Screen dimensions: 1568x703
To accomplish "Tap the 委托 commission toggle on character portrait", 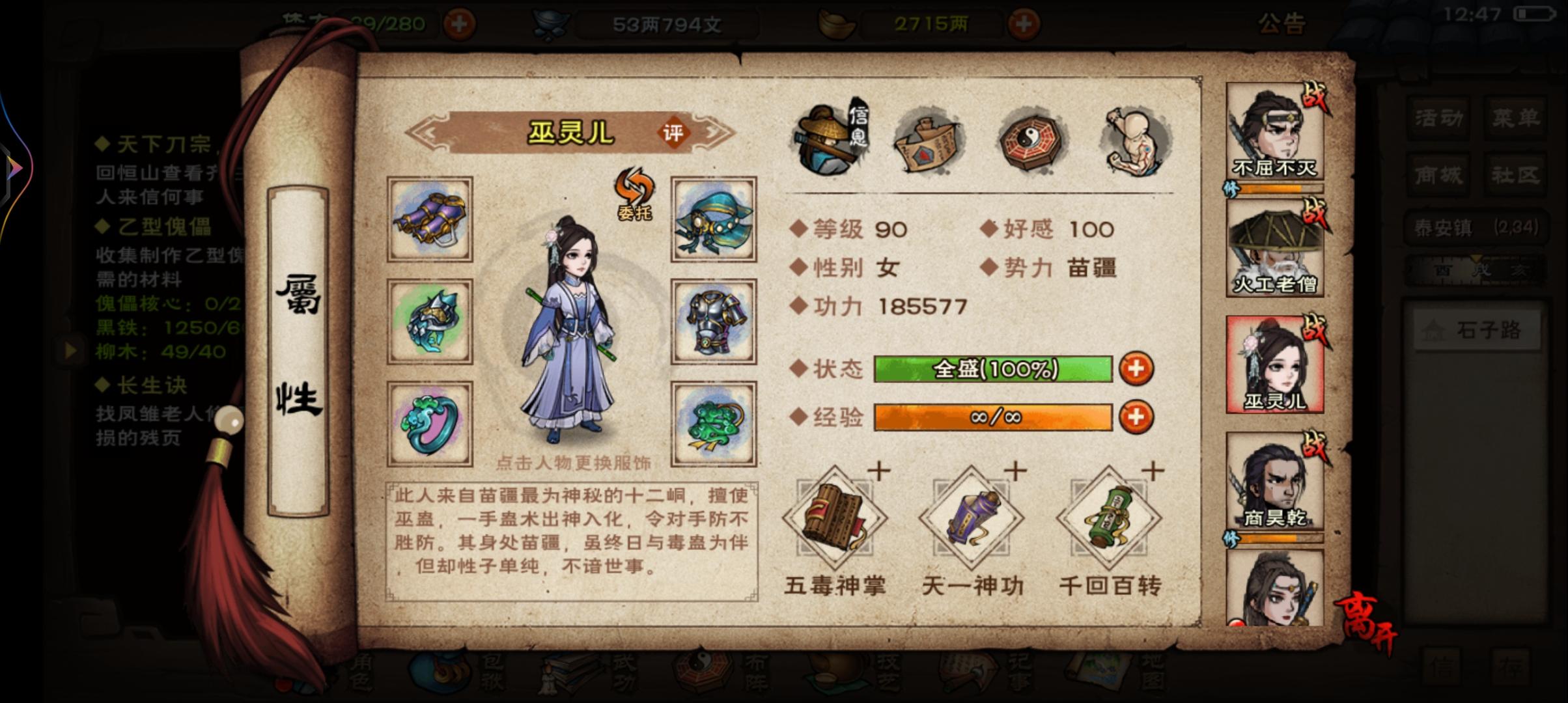I will [x=633, y=192].
